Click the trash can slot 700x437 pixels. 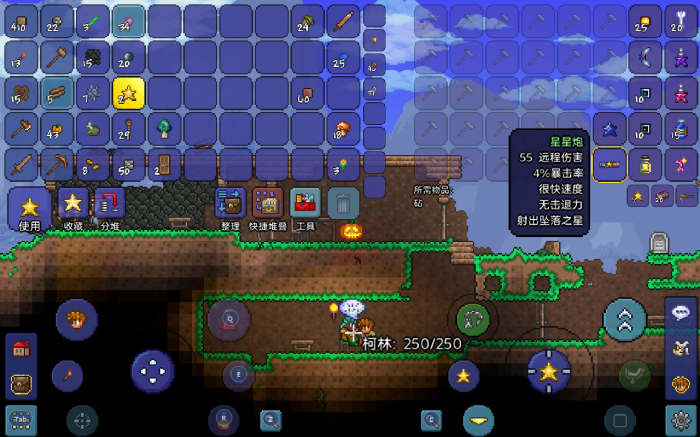point(343,204)
